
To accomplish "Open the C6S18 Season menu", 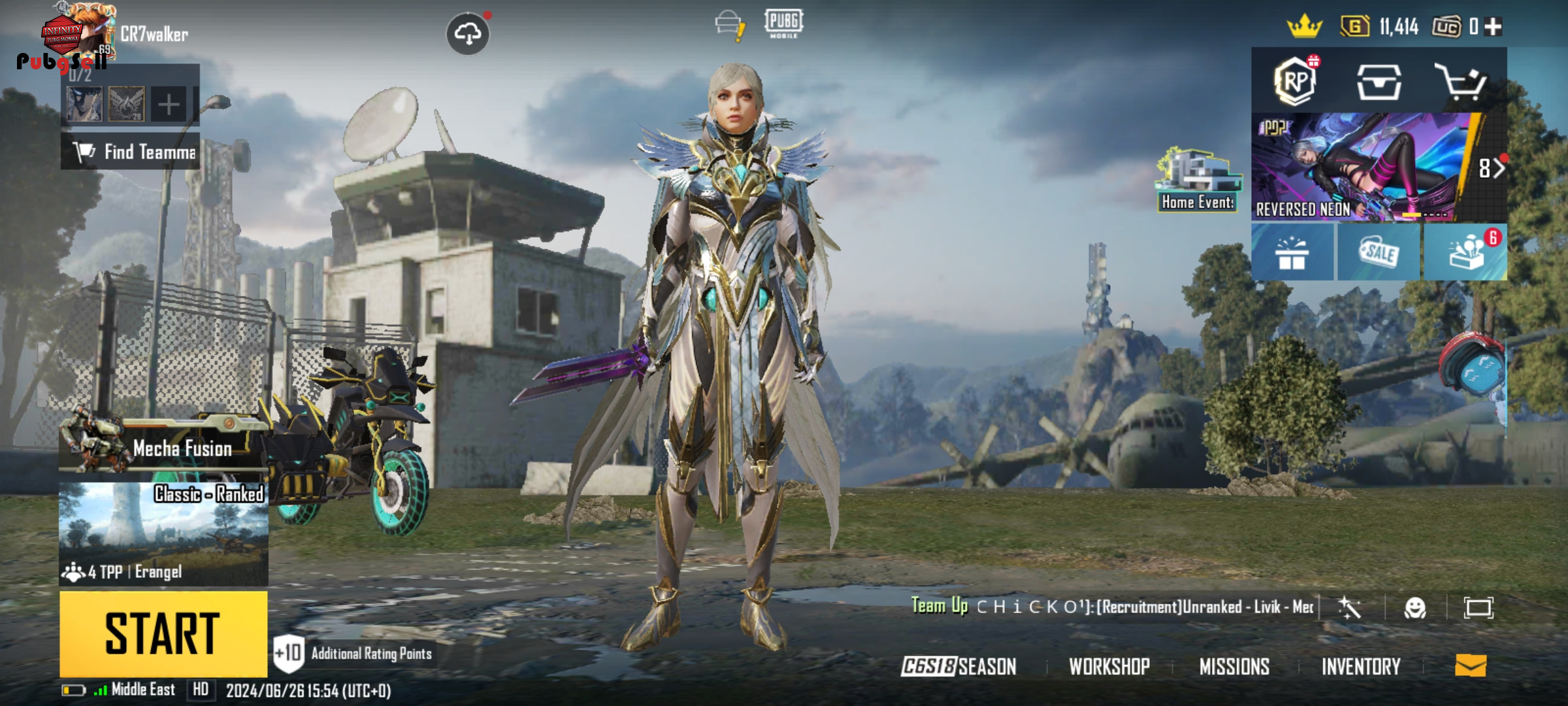I will [959, 666].
